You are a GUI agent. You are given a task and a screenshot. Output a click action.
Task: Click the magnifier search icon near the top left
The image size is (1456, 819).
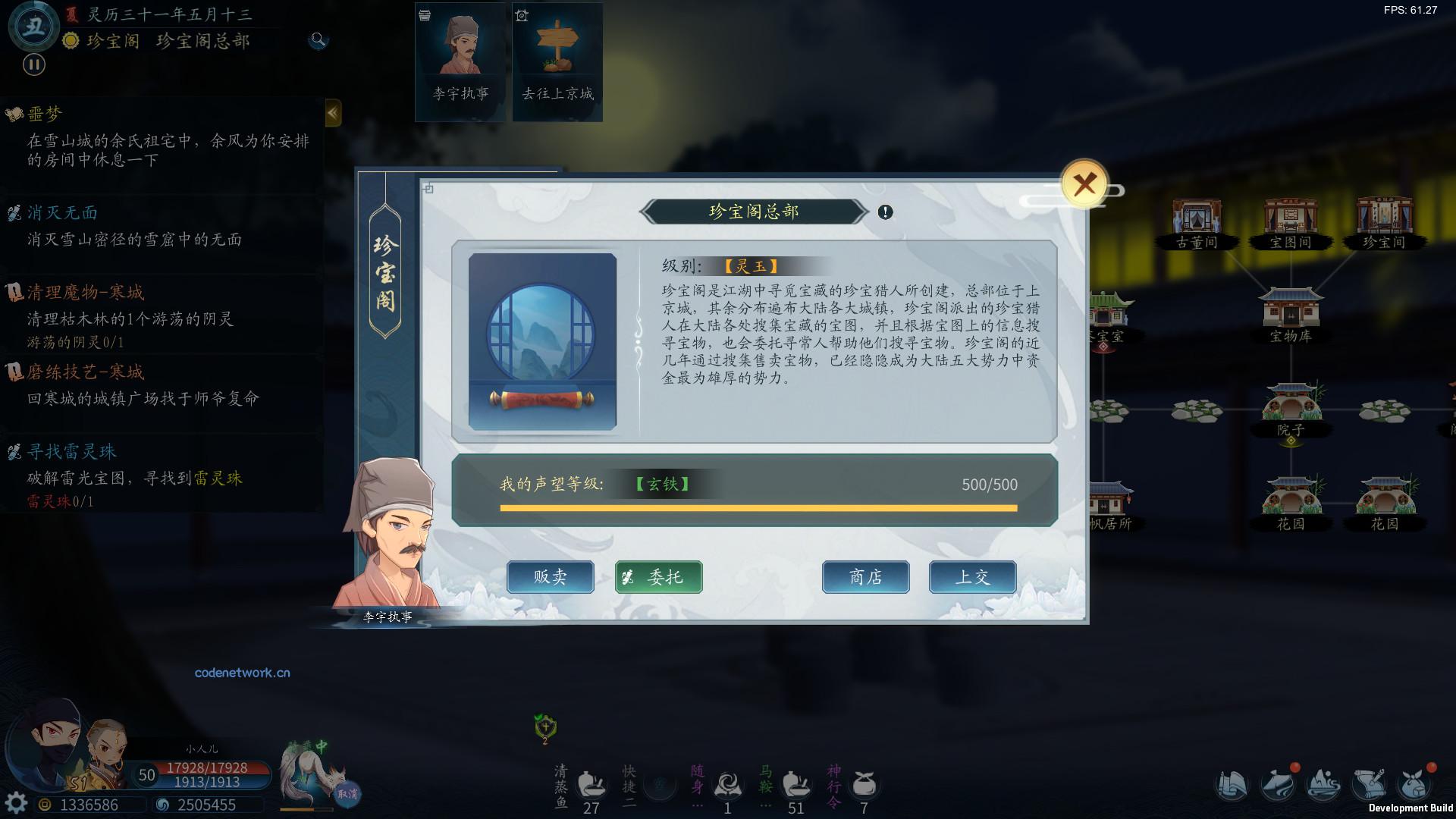(x=318, y=41)
